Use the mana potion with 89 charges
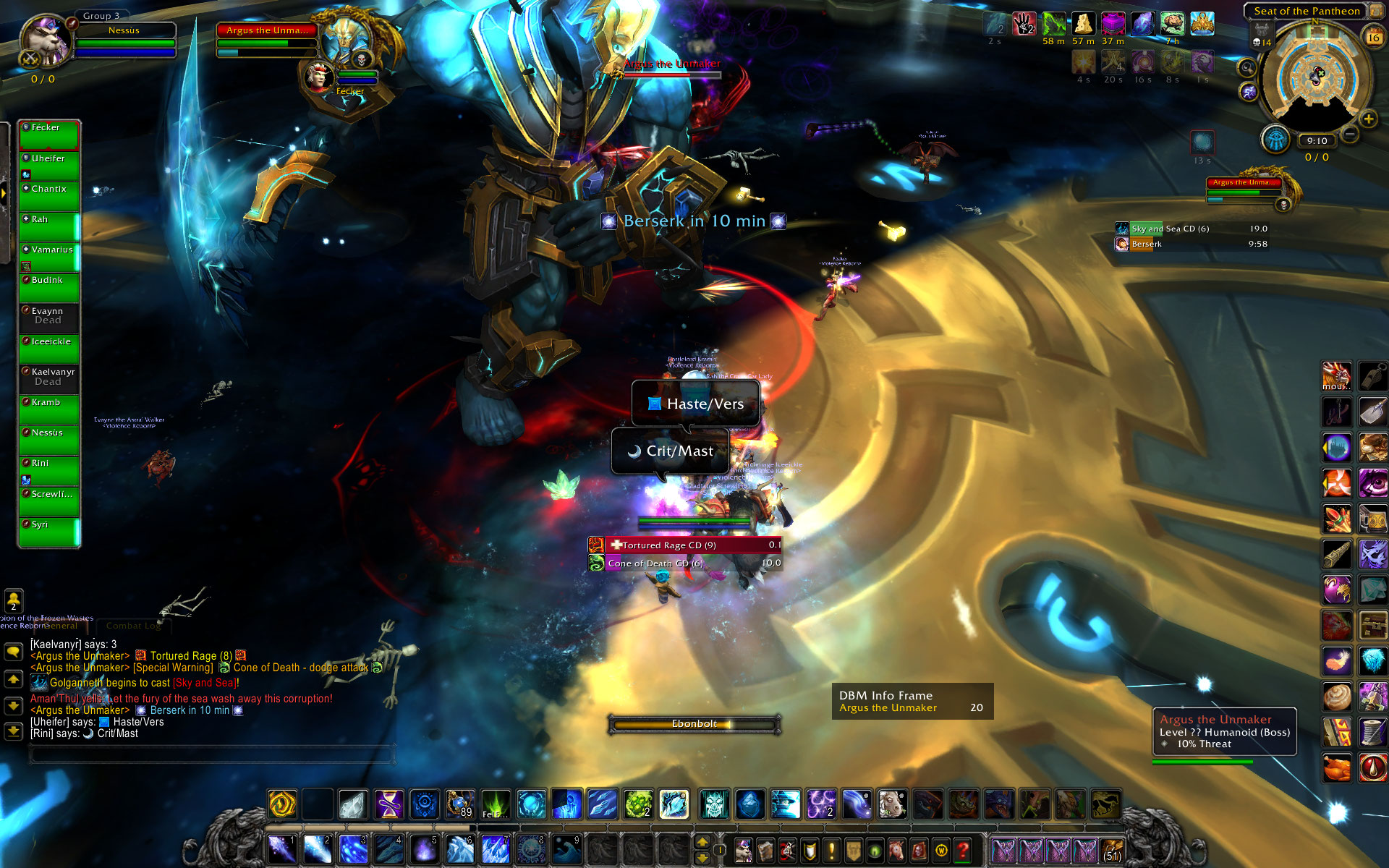Screen dimensions: 1389x868 coord(459,804)
